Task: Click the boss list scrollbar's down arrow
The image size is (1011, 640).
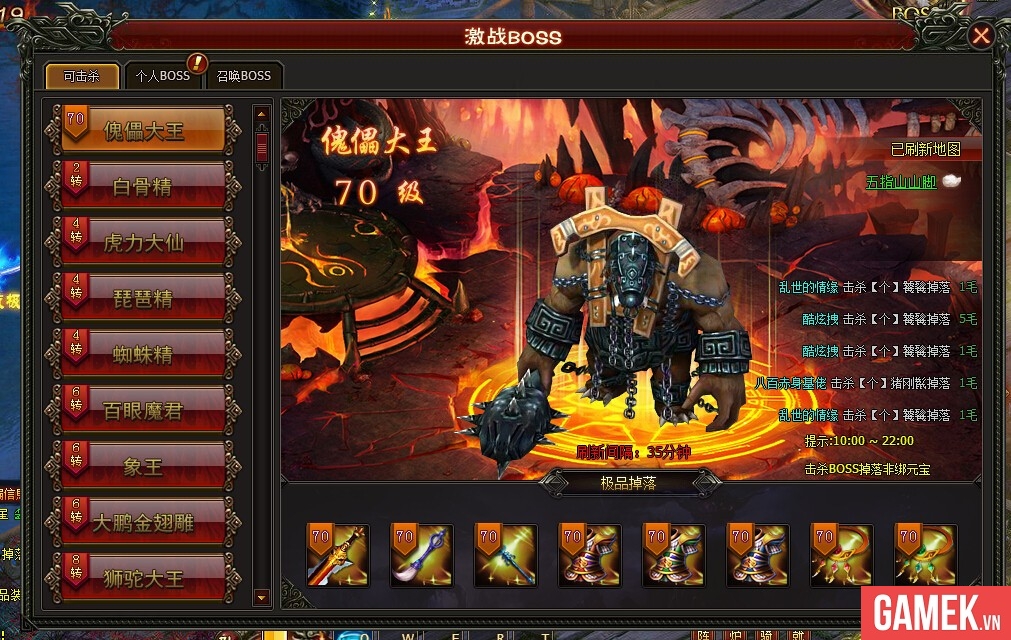Action: click(x=262, y=597)
